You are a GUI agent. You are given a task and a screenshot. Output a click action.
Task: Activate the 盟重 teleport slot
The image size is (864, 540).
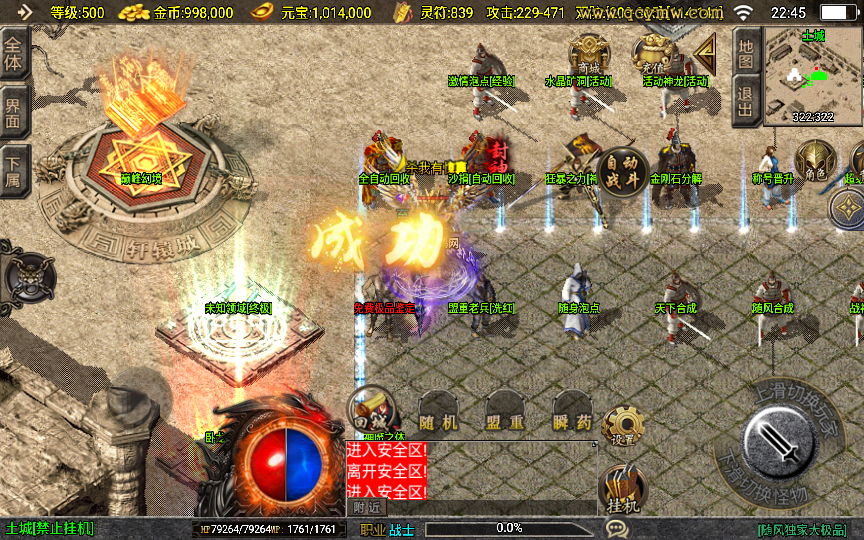pos(505,419)
